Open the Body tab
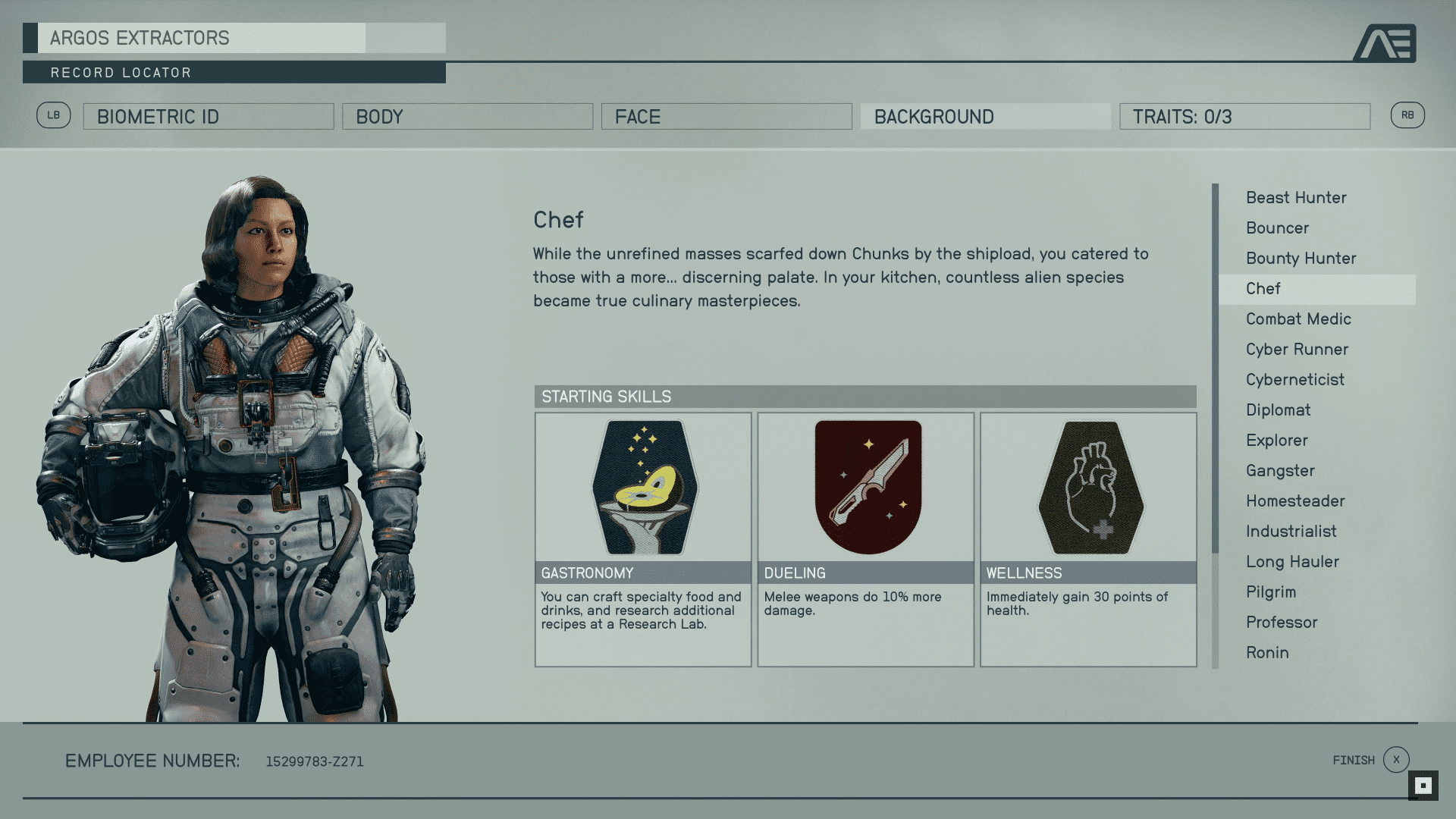 click(x=467, y=117)
